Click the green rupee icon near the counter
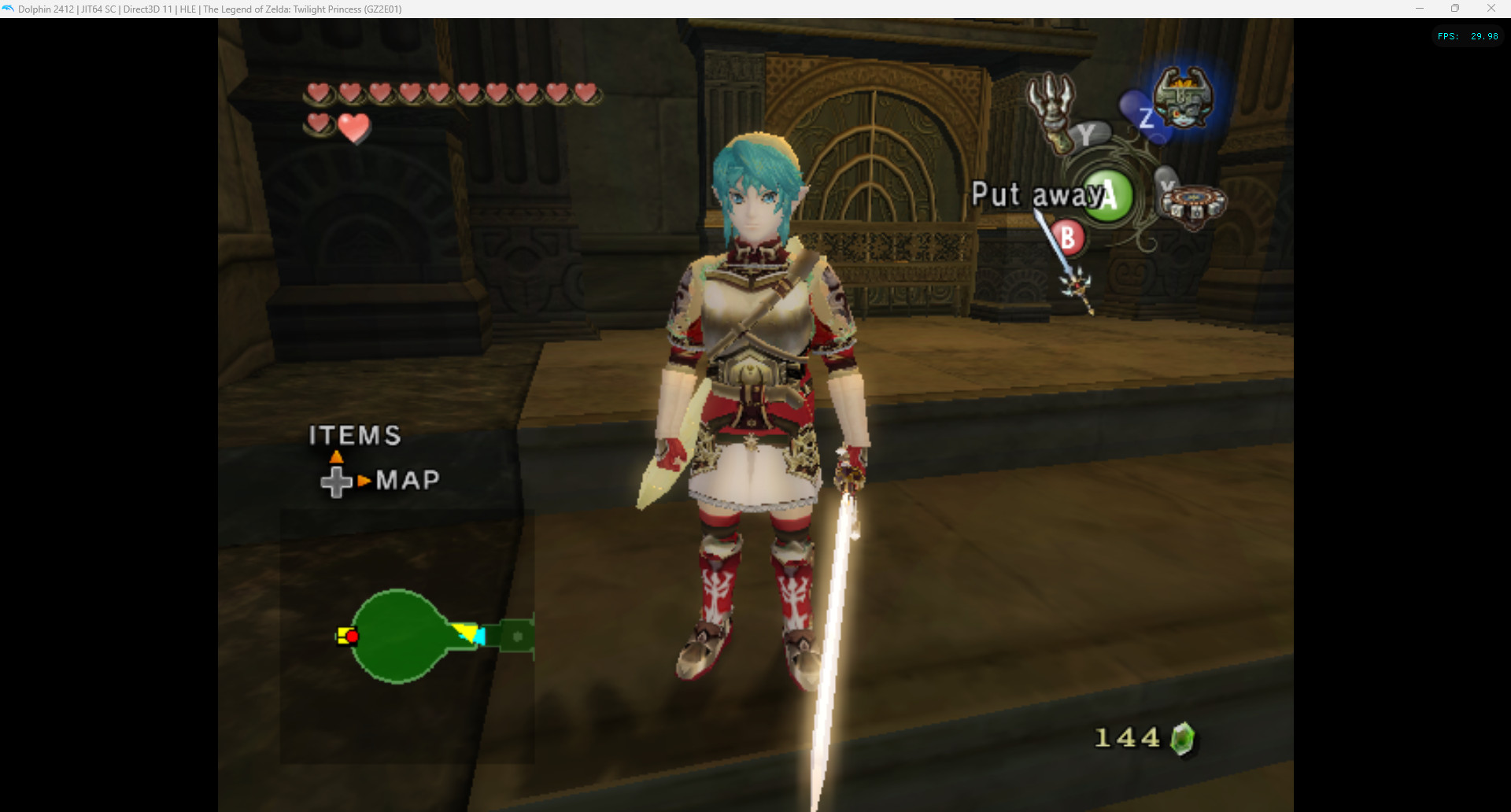The height and width of the screenshot is (812, 1511). (x=1184, y=738)
